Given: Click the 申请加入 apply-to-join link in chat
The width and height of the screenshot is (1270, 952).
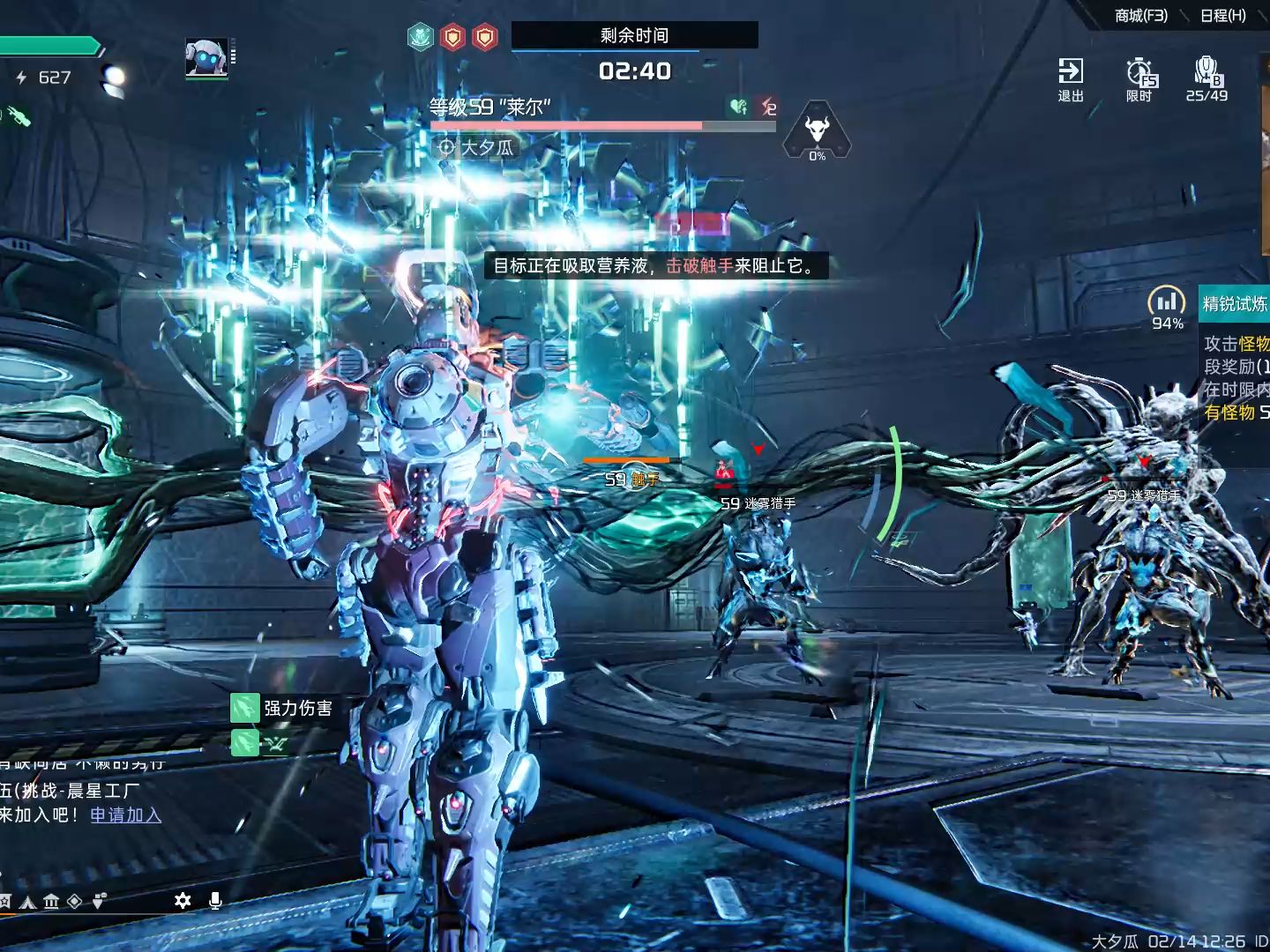Looking at the screenshot, I should [125, 815].
